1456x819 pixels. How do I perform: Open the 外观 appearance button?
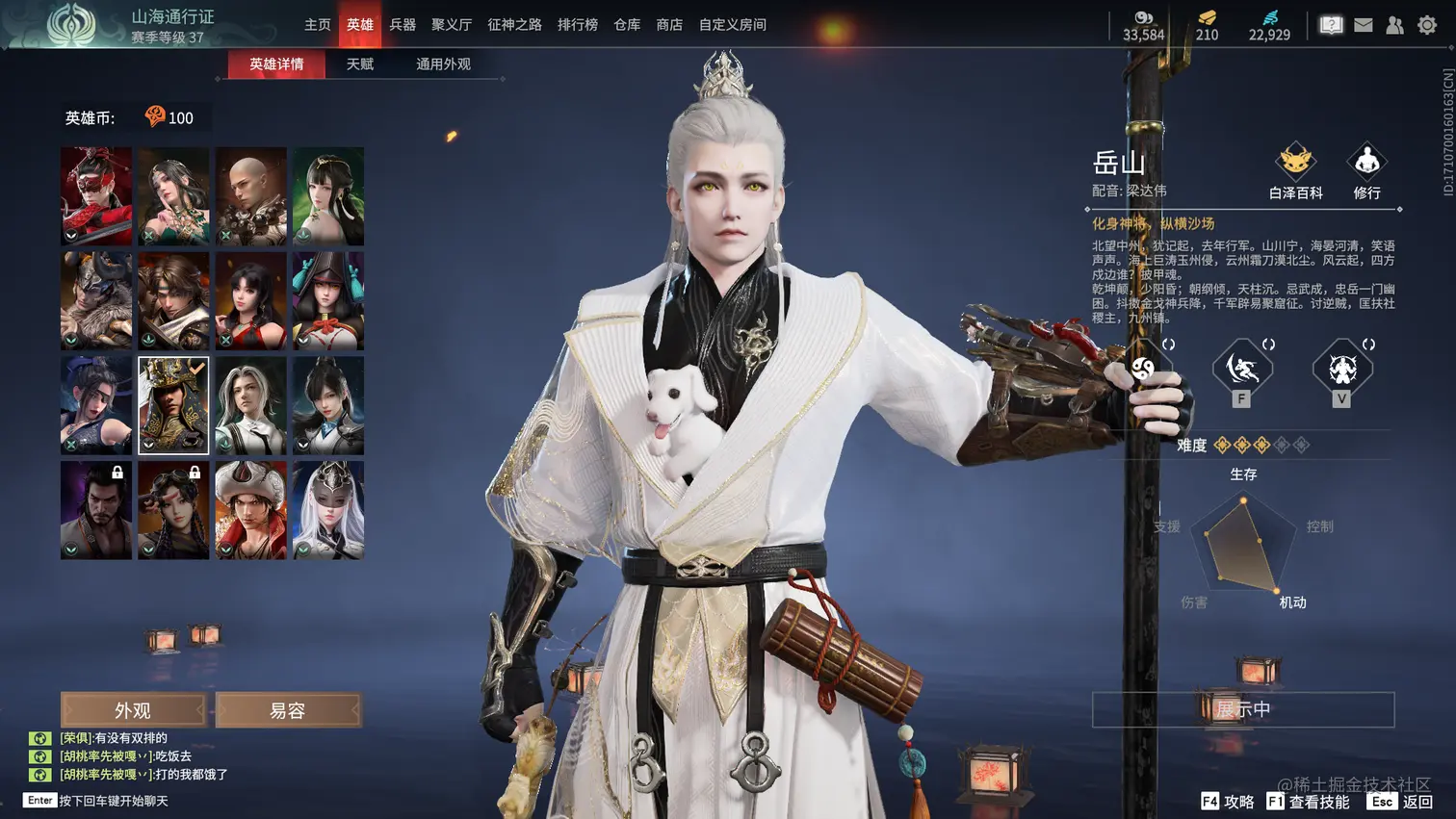(133, 710)
